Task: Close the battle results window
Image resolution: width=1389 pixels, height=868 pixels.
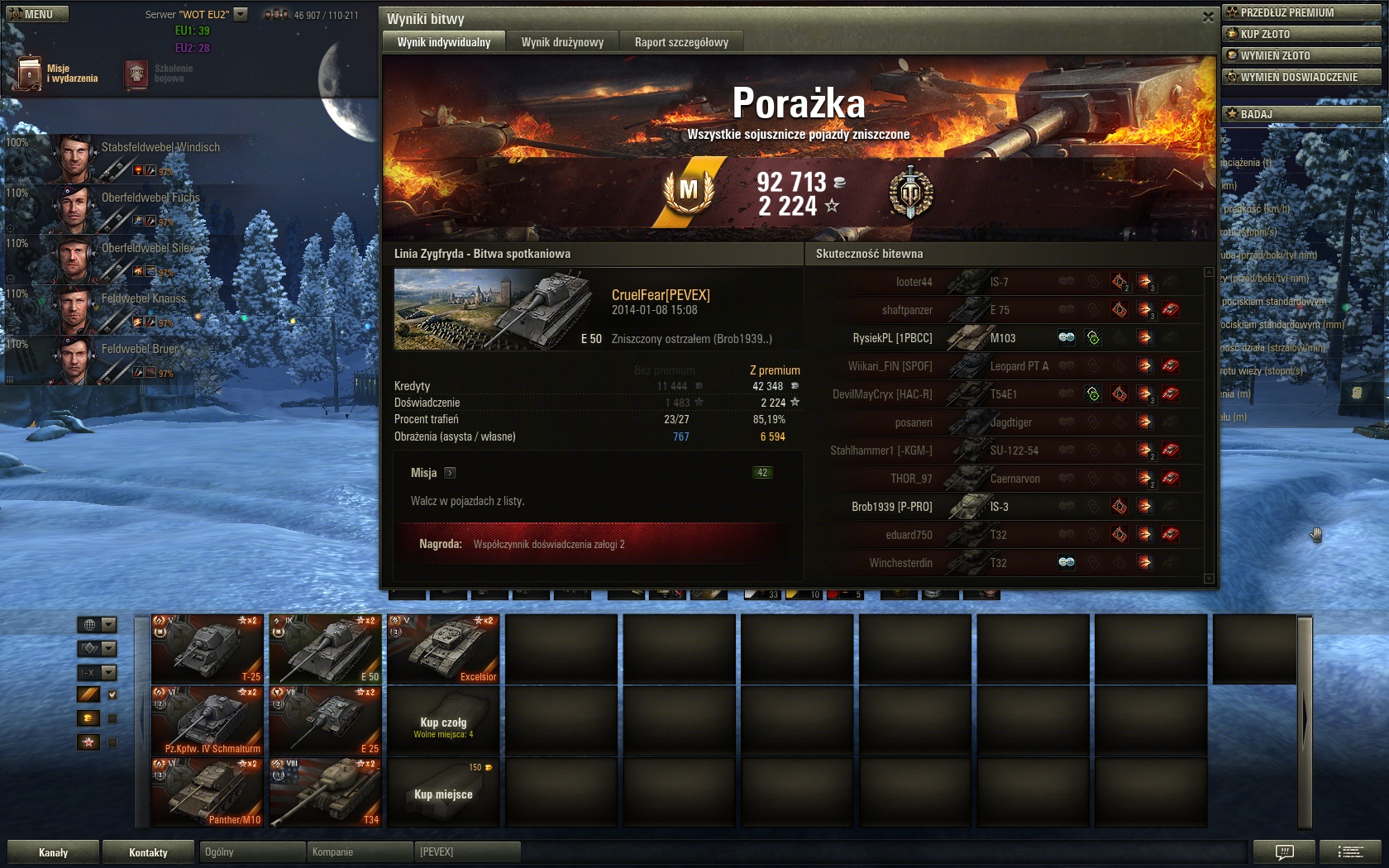Action: [1208, 17]
